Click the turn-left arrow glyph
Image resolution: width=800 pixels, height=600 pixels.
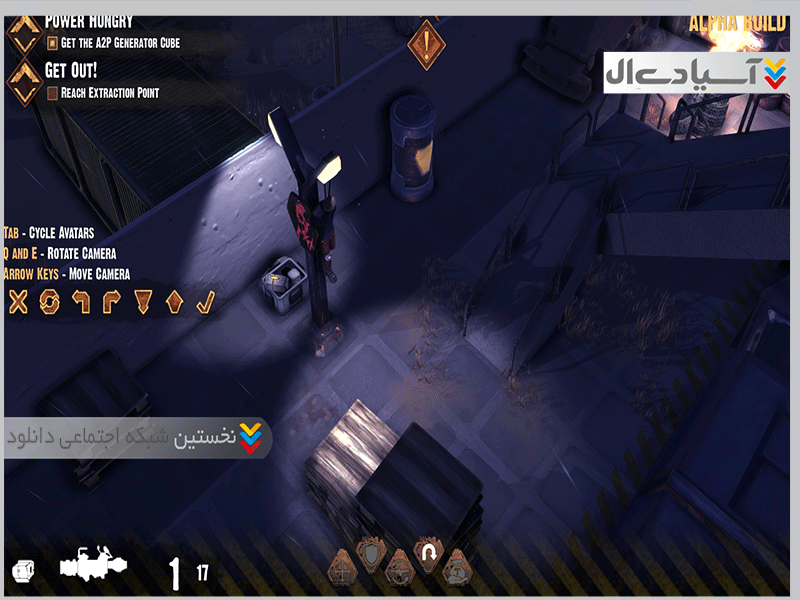[x=80, y=300]
